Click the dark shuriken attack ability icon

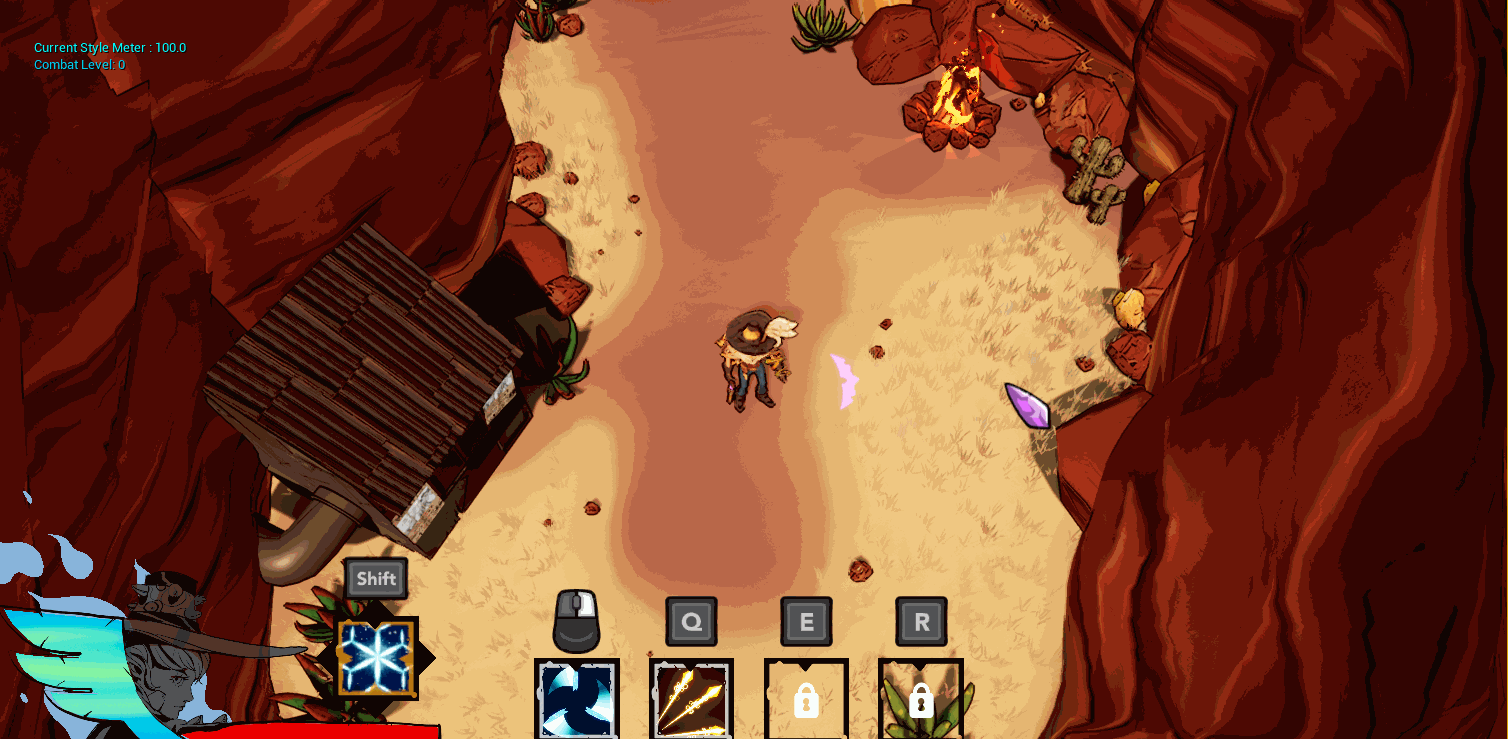[x=576, y=701]
